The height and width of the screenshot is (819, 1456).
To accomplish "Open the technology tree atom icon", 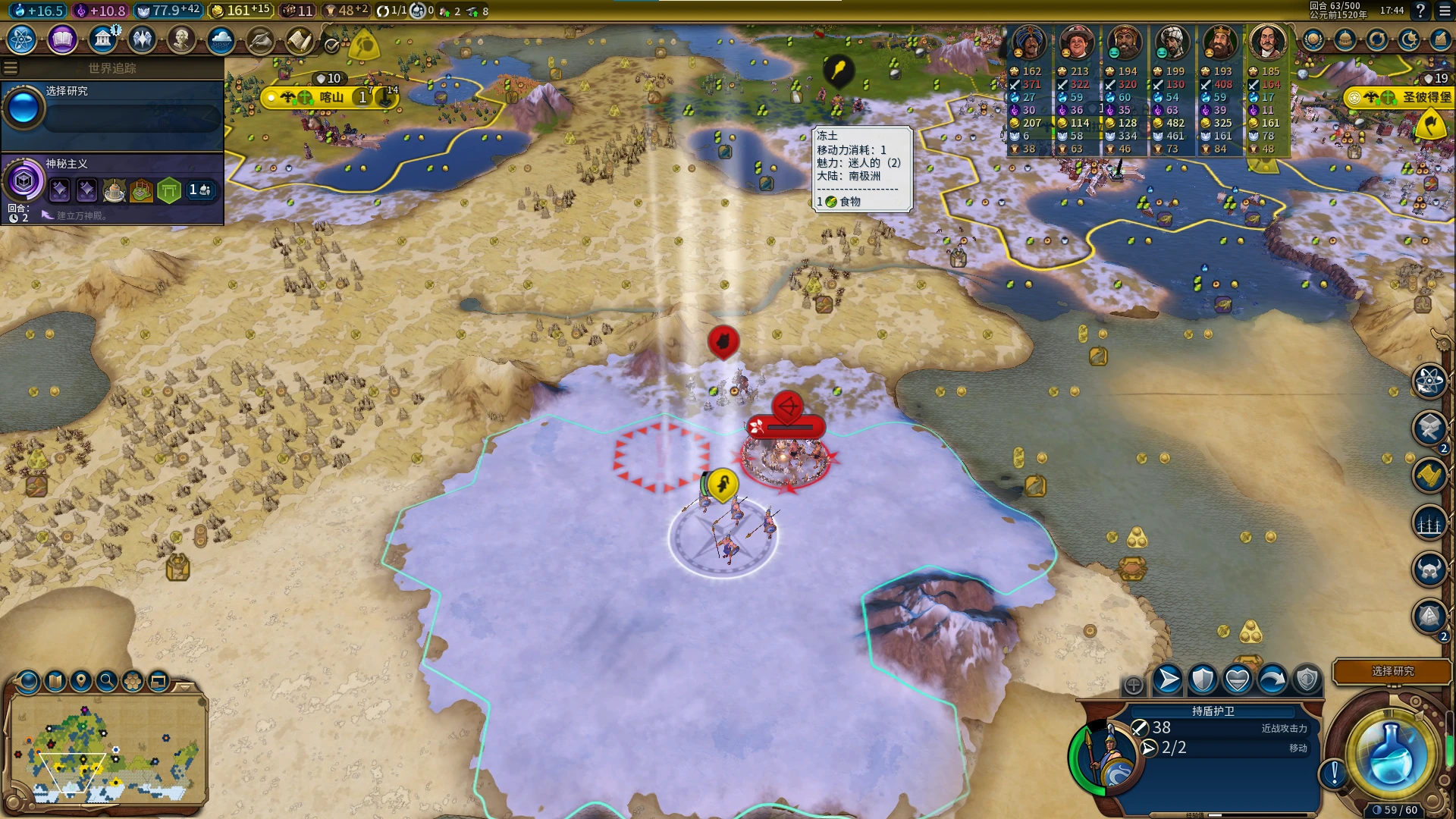I will 22,39.
